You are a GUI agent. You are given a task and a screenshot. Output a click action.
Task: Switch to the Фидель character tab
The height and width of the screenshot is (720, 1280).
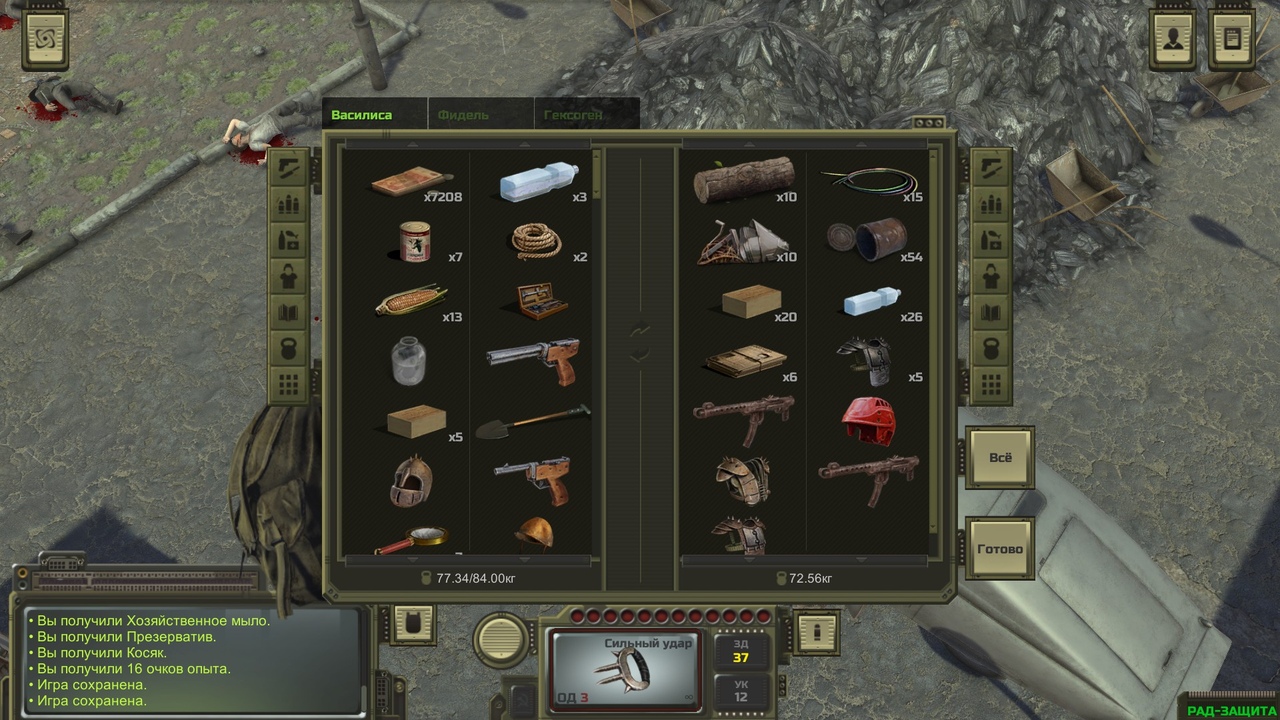[x=463, y=115]
